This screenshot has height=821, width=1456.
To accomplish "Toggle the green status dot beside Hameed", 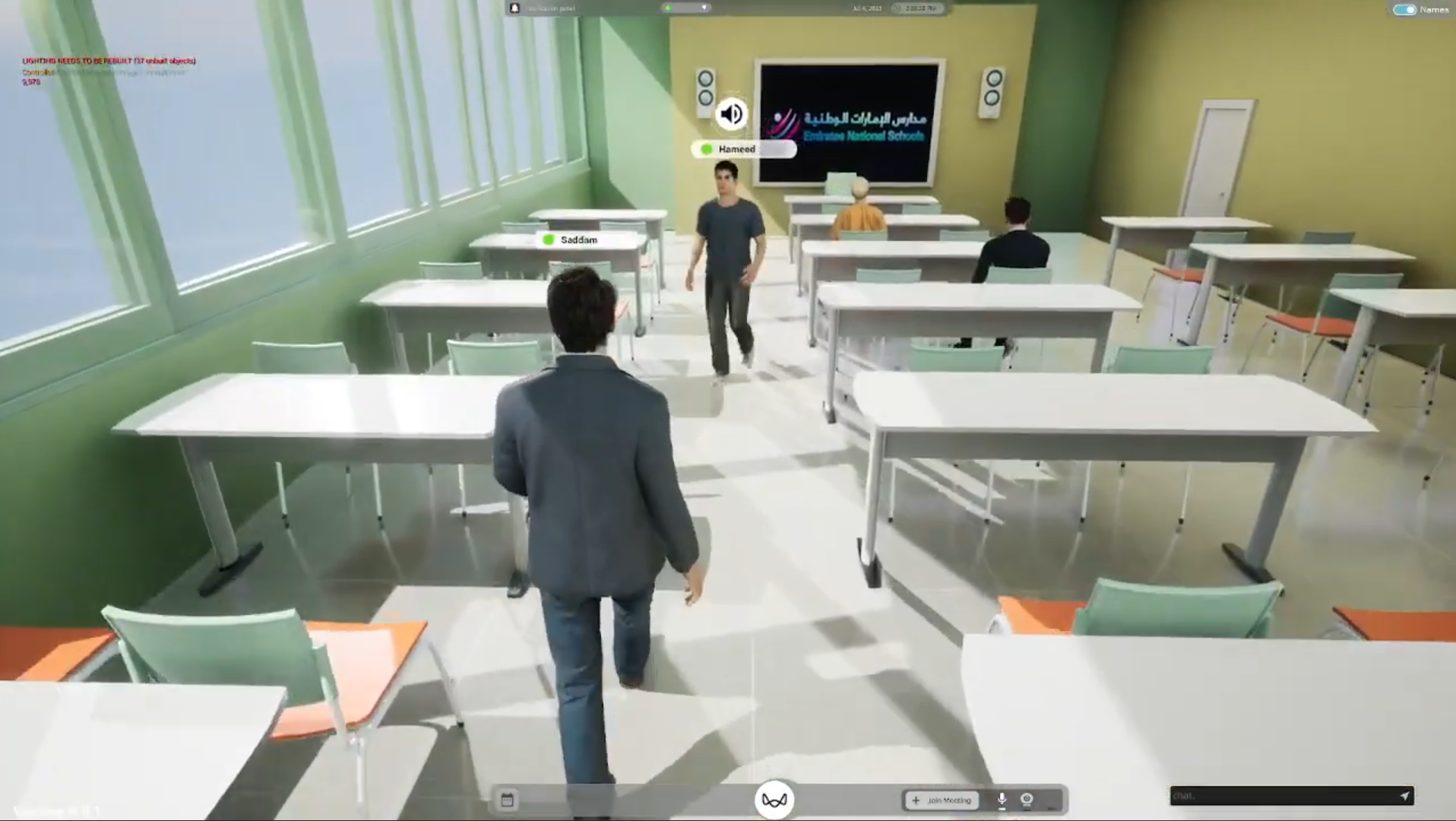I will [x=706, y=149].
